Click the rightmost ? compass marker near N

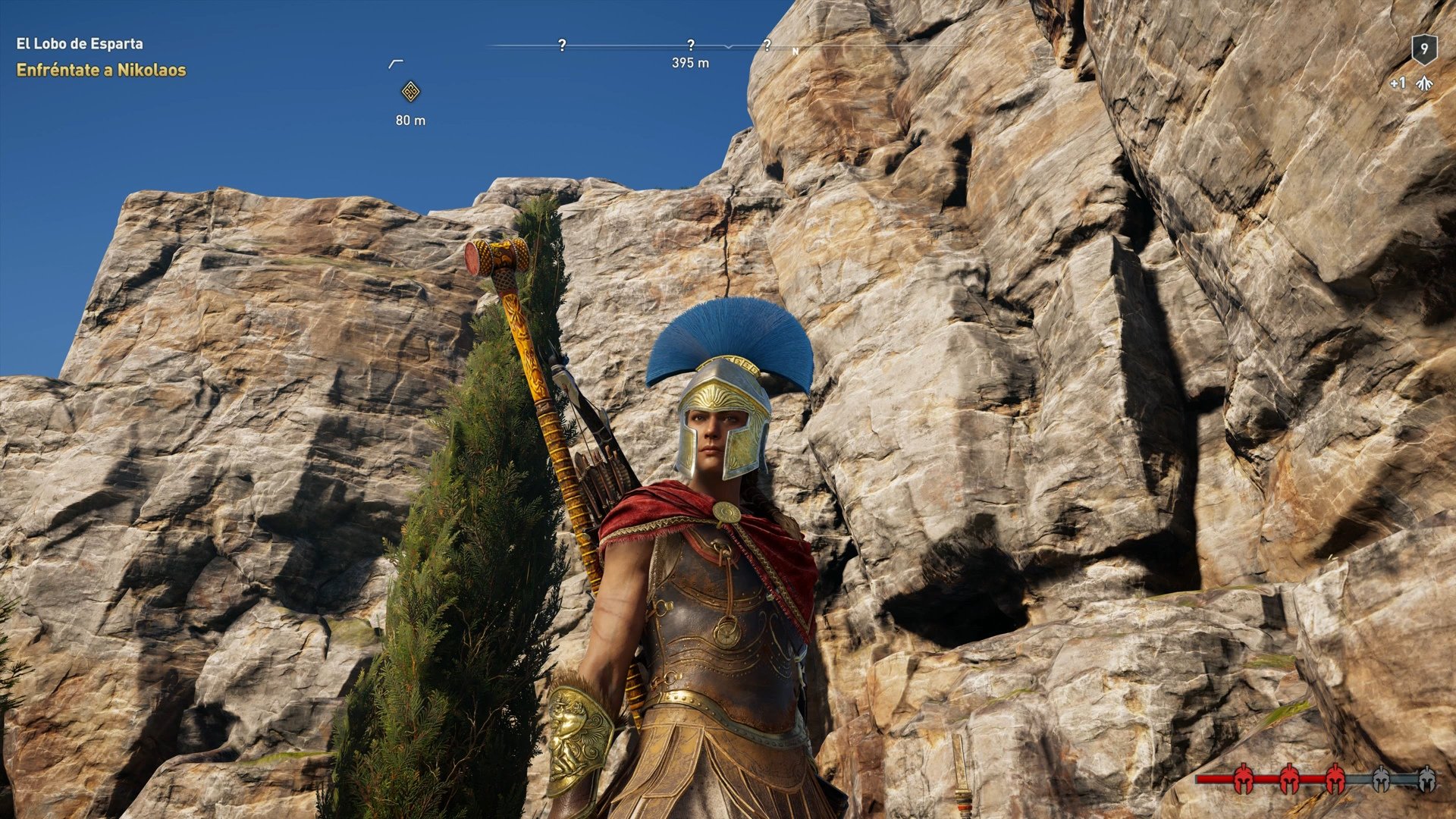pos(768,45)
